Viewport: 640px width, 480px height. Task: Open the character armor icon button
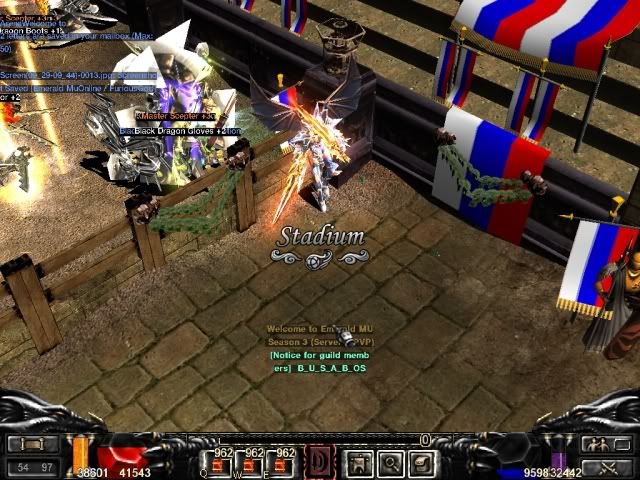tap(359, 463)
